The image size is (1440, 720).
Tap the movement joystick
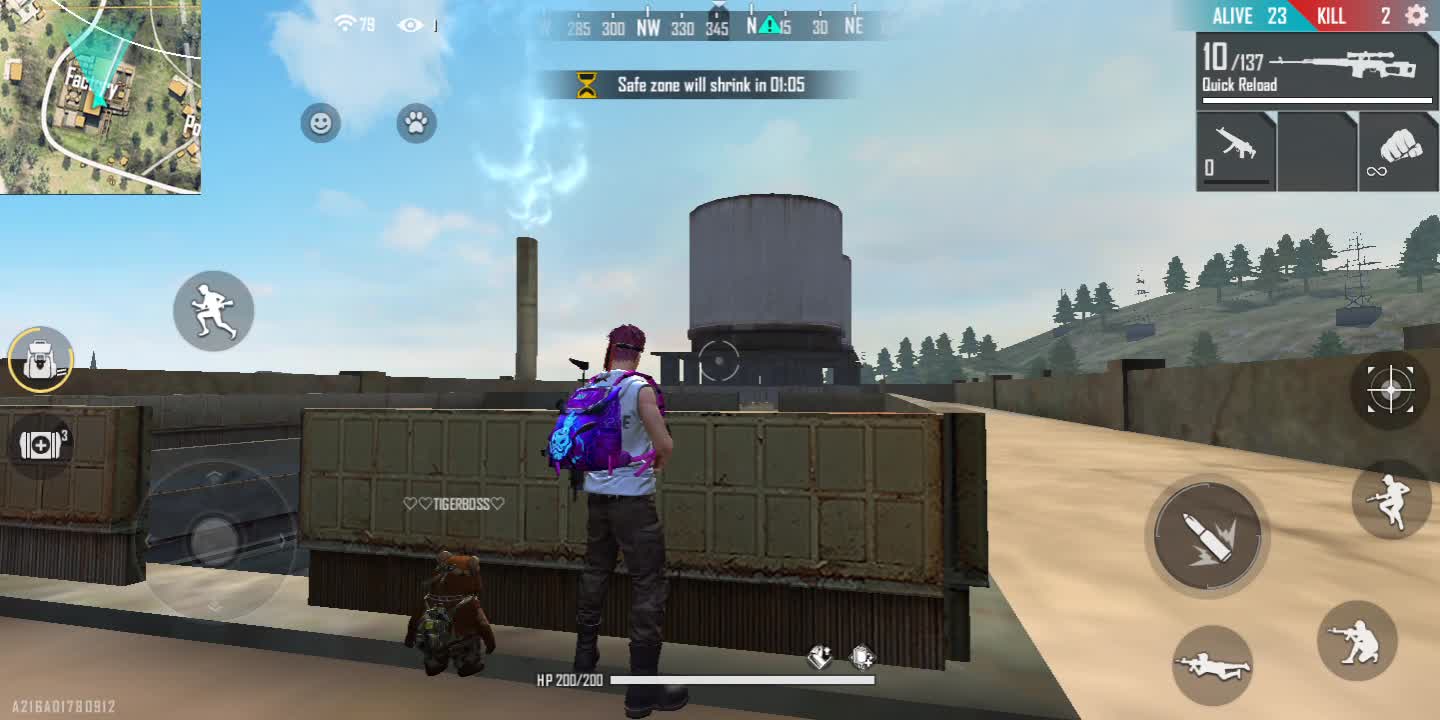214,540
